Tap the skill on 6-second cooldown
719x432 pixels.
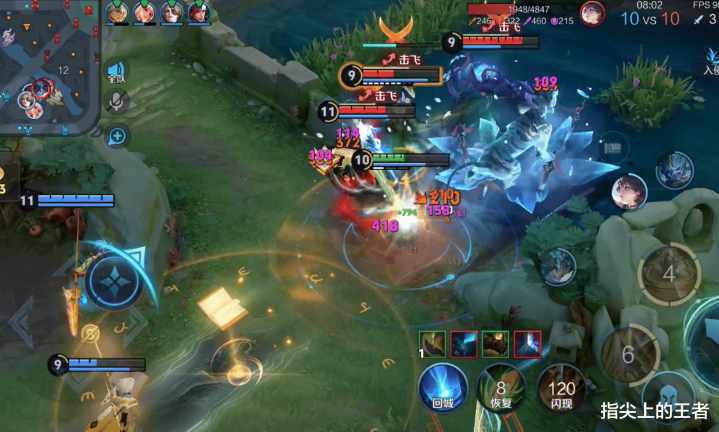click(x=627, y=354)
